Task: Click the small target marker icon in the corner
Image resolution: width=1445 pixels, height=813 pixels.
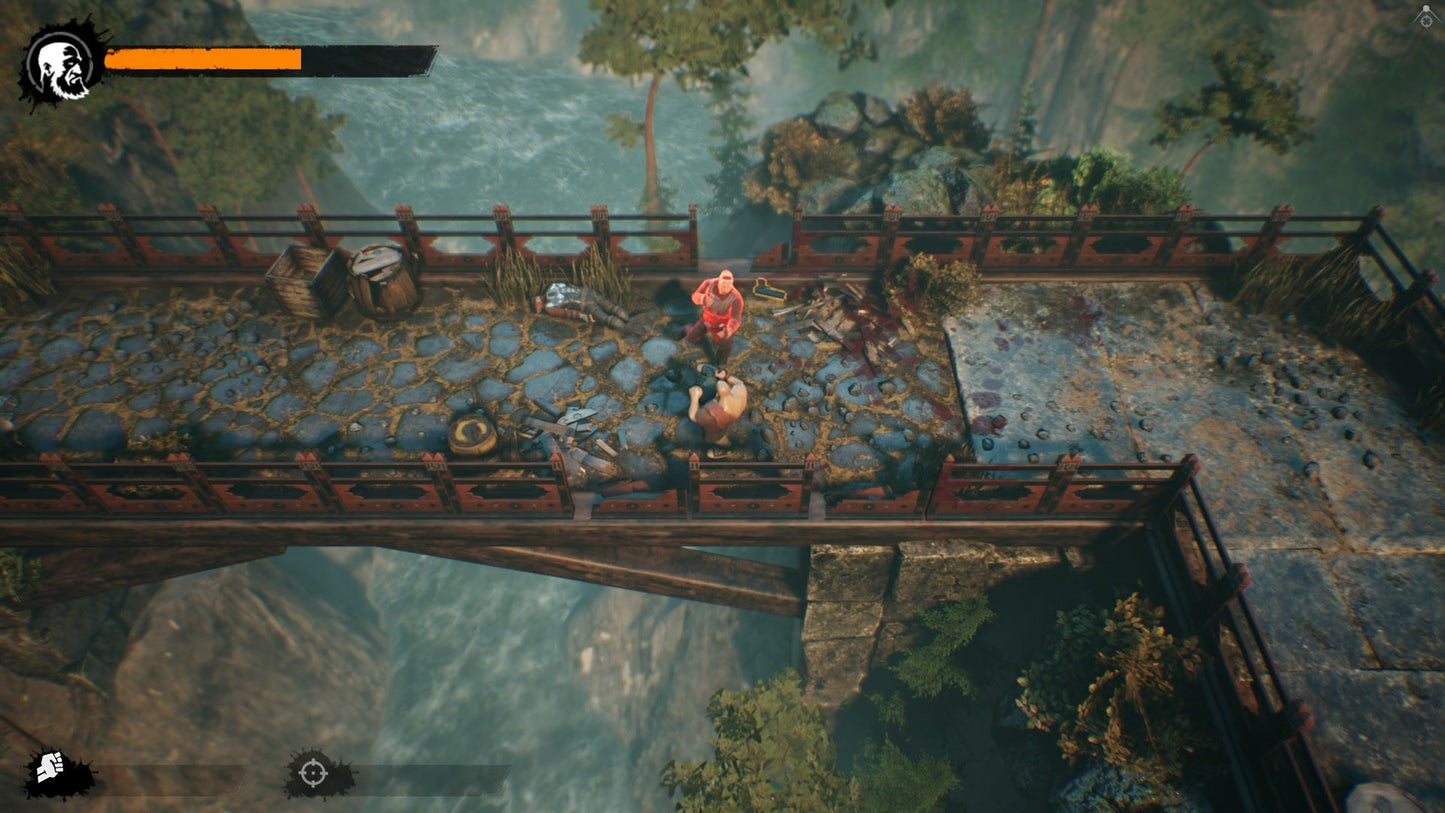Action: click(1425, 17)
